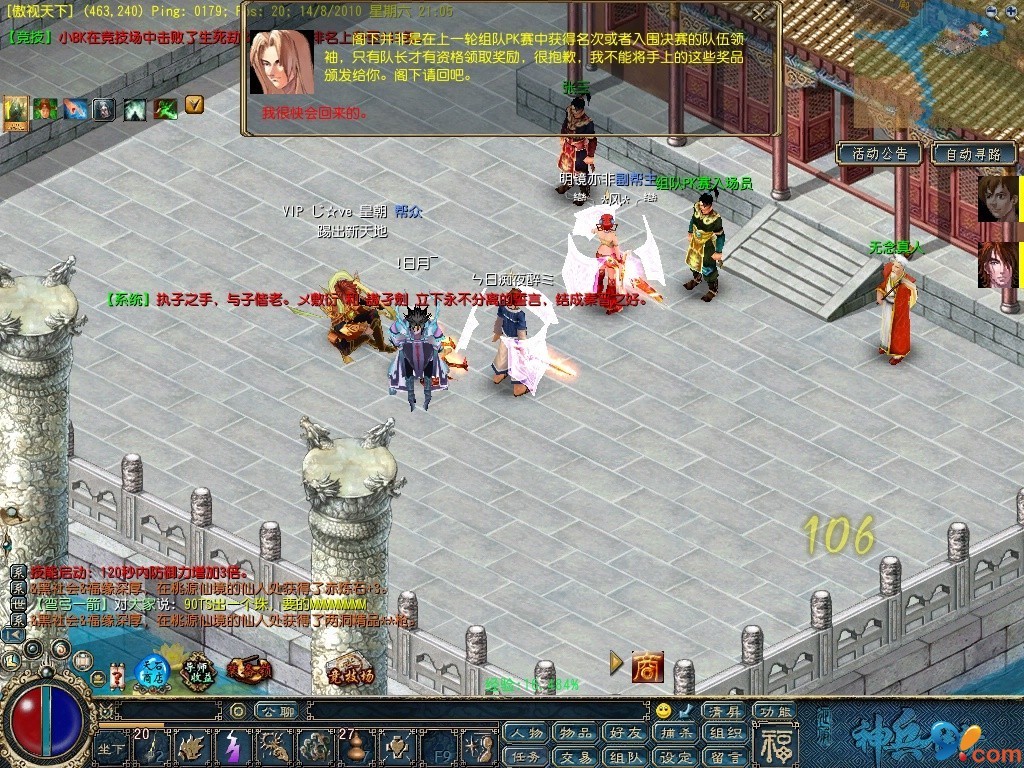Open the 功能 functions menu

click(x=775, y=711)
